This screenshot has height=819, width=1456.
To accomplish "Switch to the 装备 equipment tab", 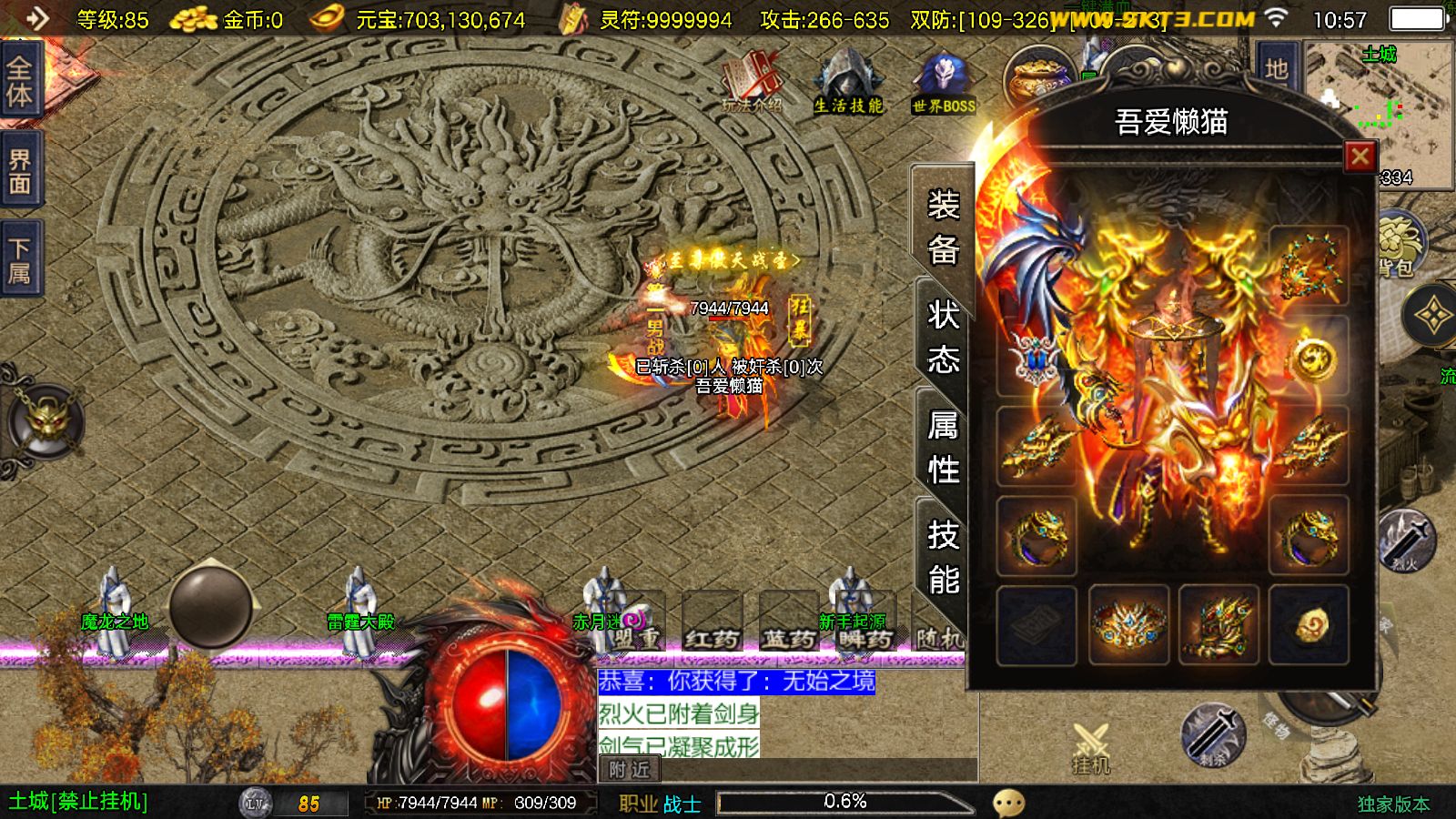I will [x=943, y=227].
